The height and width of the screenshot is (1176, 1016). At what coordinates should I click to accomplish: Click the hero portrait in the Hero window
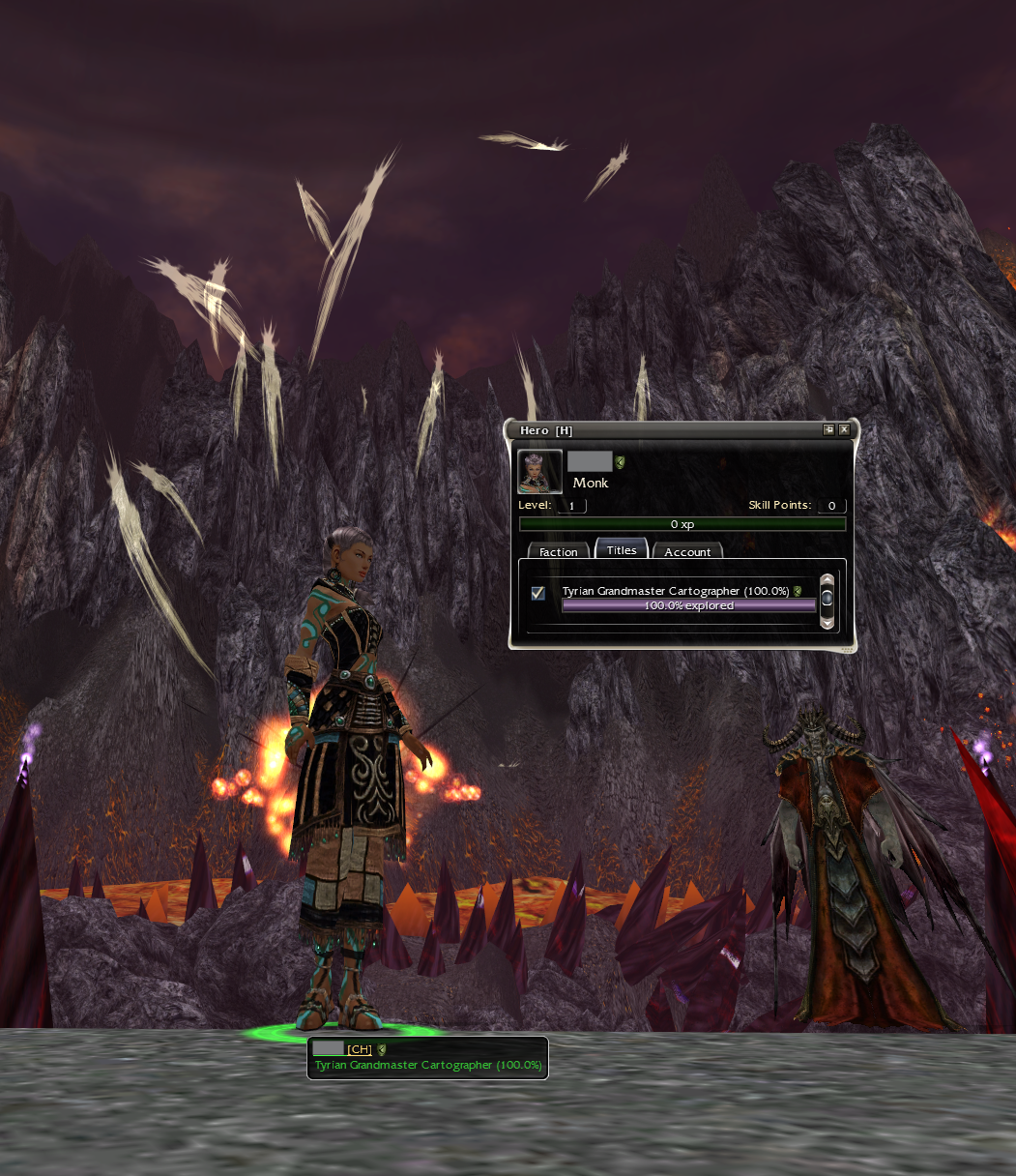[x=539, y=472]
